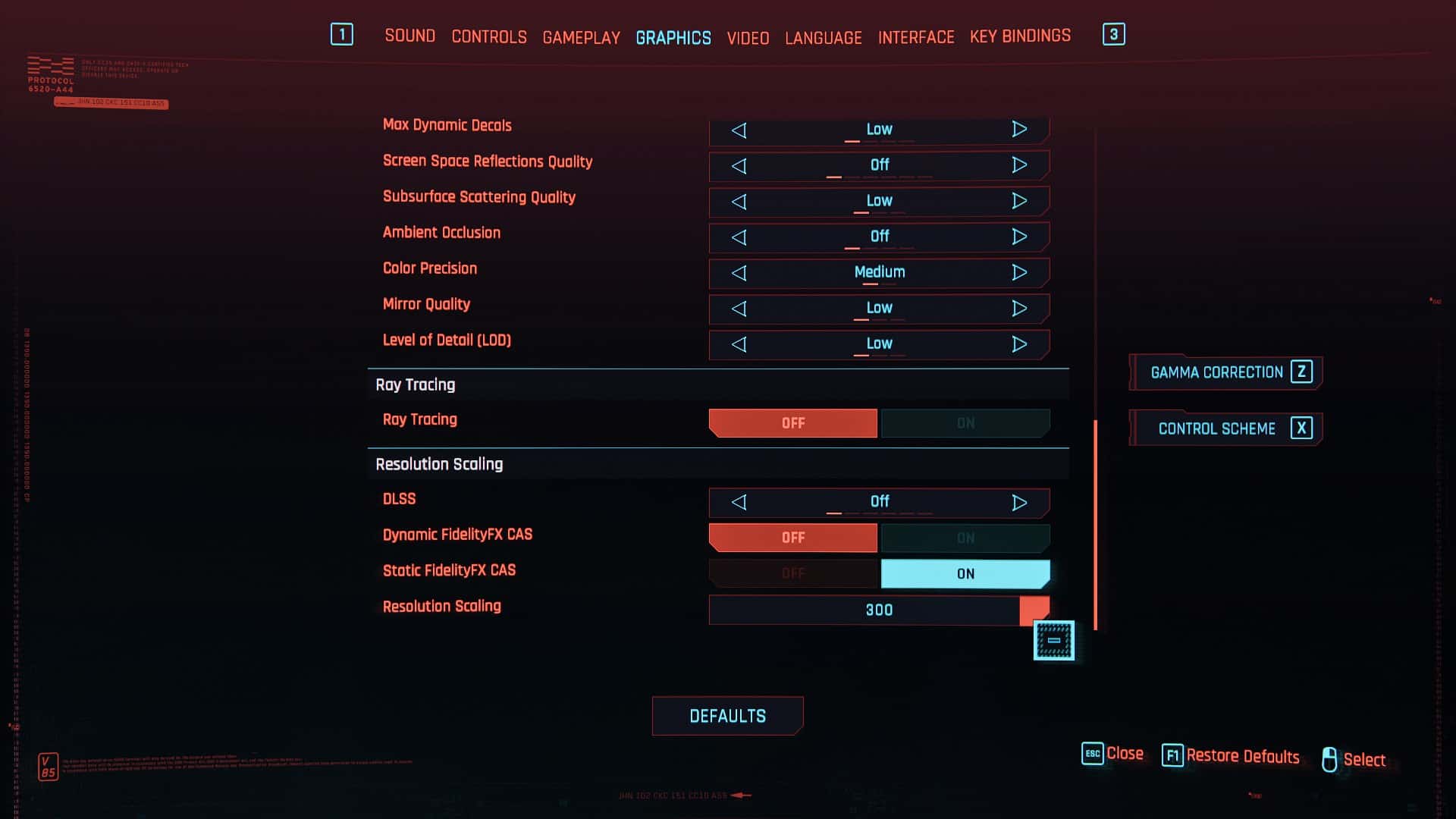
Task: Decrease Level of Detail with the left arrow
Action: coord(739,344)
